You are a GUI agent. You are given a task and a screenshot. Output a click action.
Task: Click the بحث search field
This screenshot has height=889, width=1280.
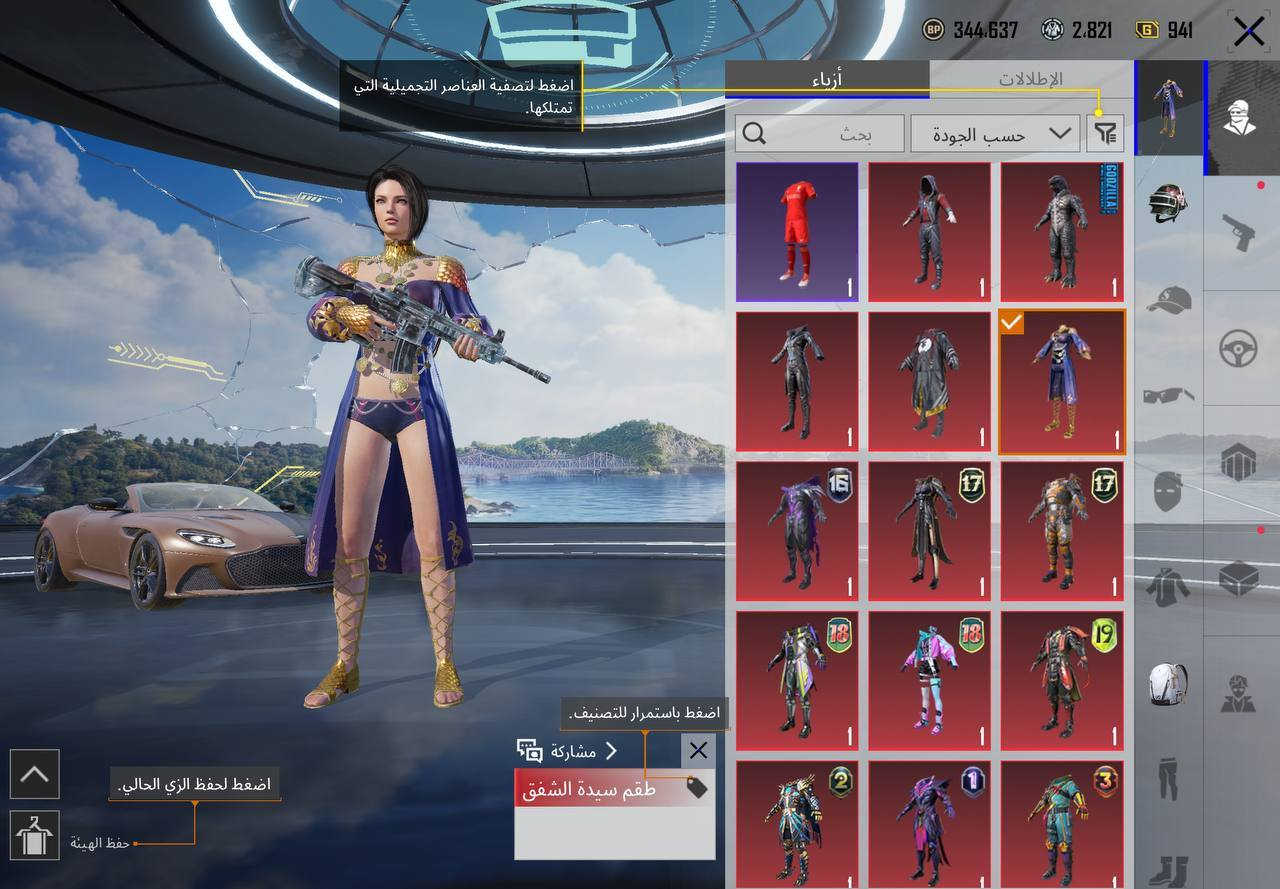point(818,134)
